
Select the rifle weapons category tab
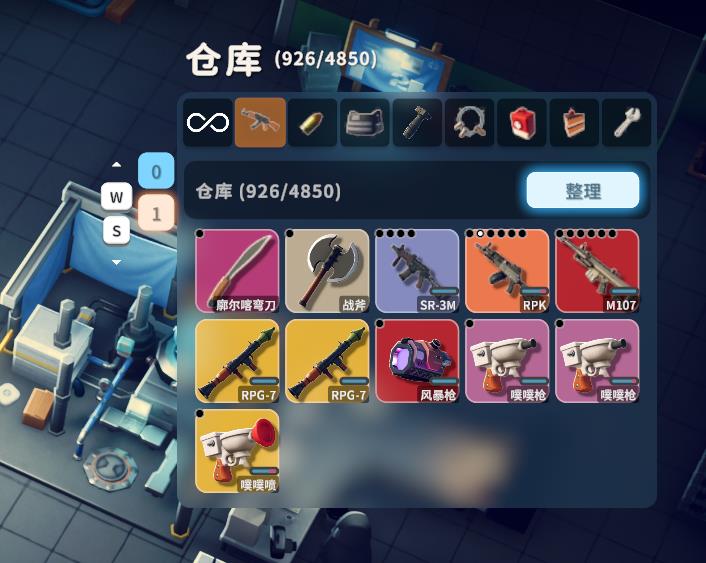click(260, 123)
